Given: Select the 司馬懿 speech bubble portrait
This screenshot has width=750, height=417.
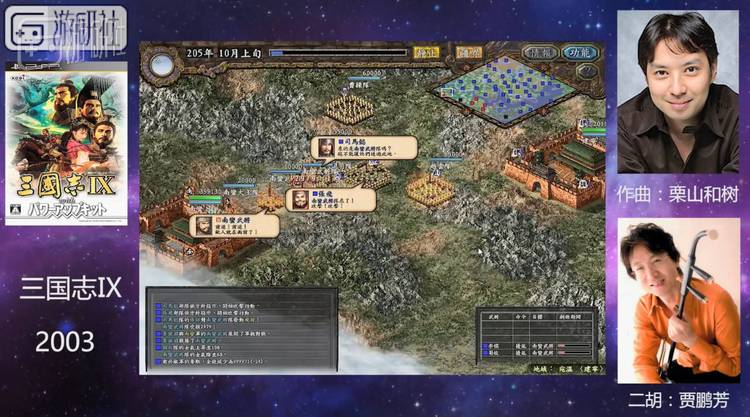Looking at the screenshot, I should click(x=327, y=148).
